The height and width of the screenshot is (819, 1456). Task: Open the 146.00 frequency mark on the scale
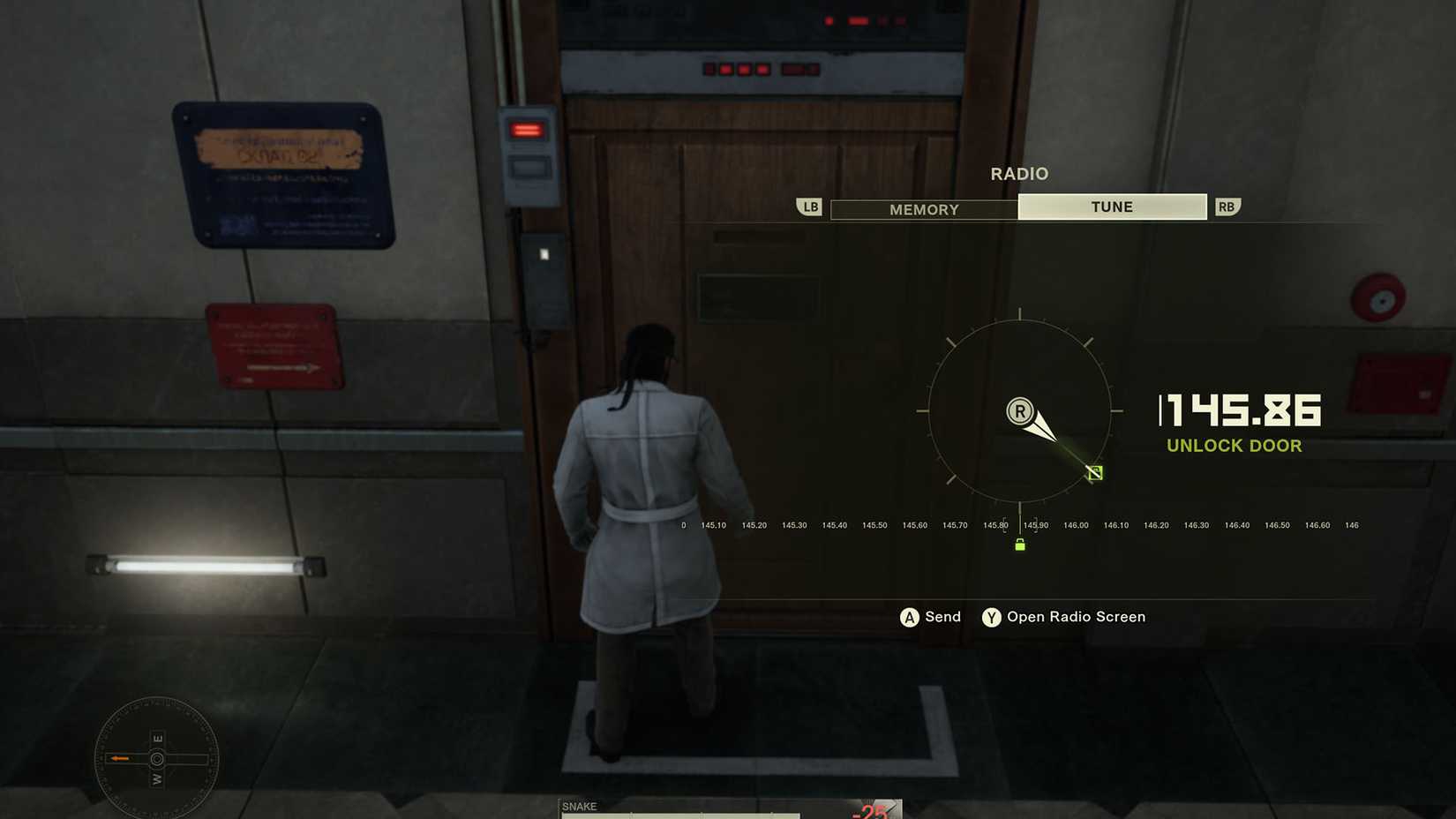tap(1076, 524)
